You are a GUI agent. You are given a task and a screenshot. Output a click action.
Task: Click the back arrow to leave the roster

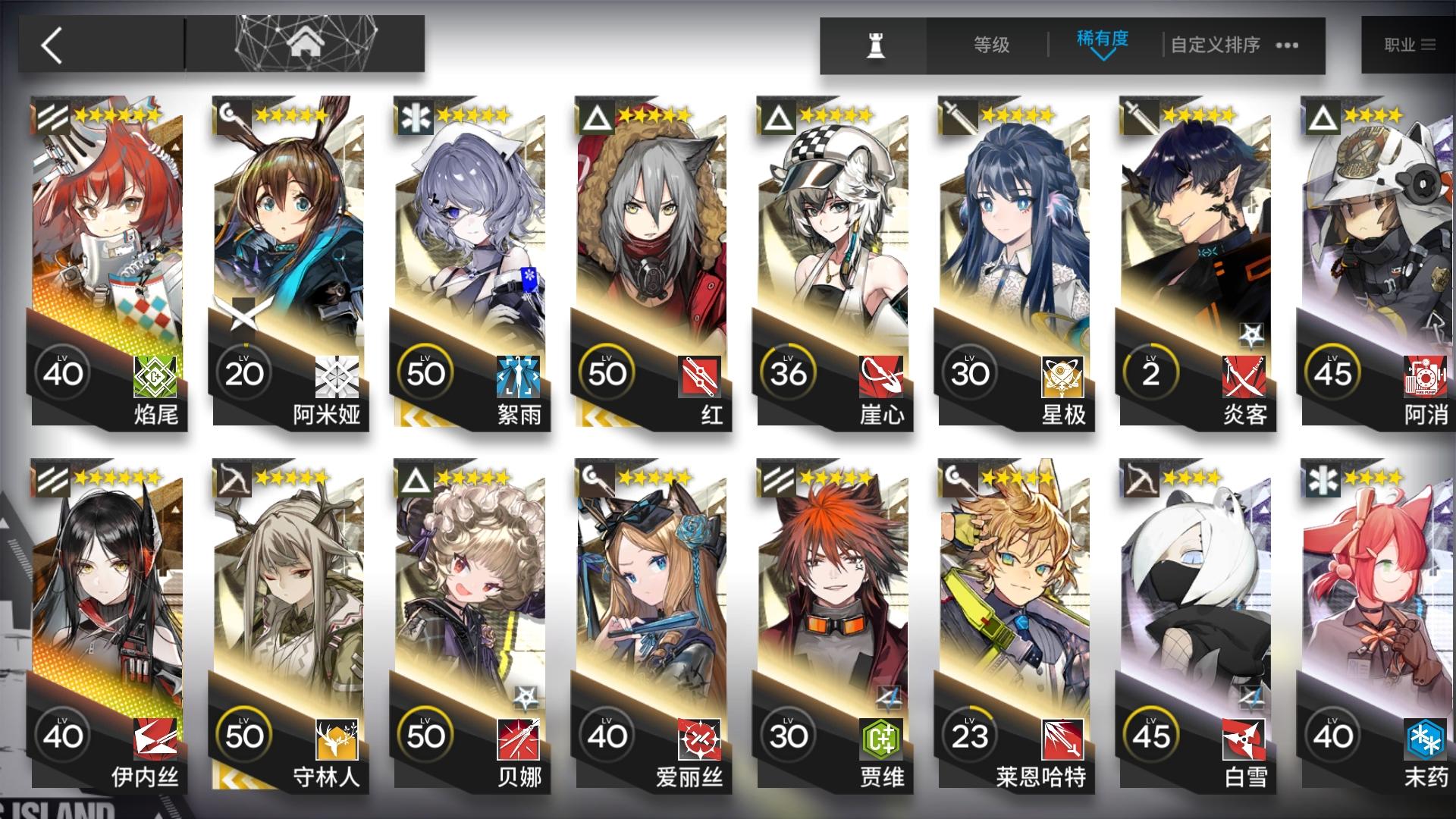coord(50,44)
